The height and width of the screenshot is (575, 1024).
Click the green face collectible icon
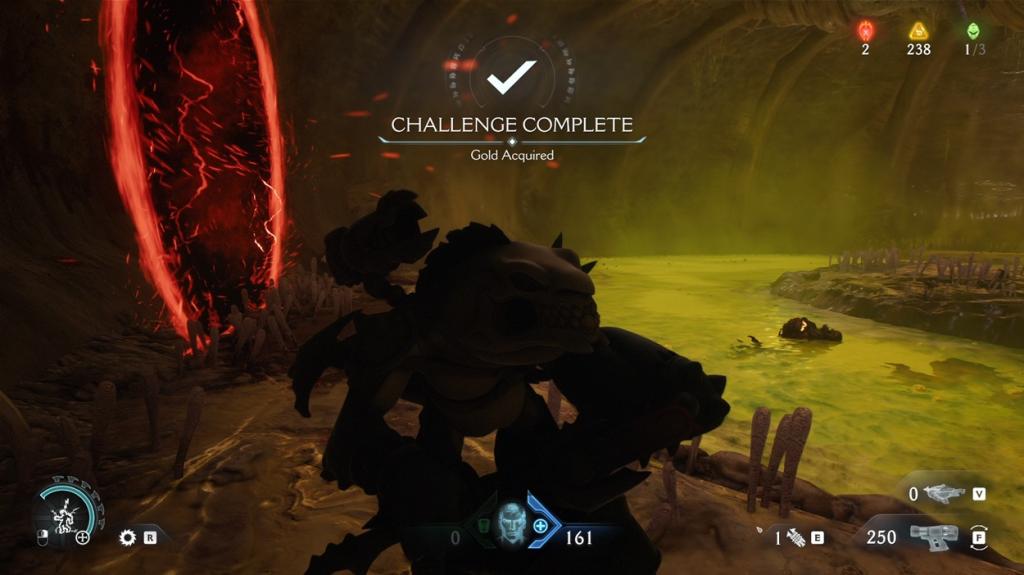pos(974,30)
